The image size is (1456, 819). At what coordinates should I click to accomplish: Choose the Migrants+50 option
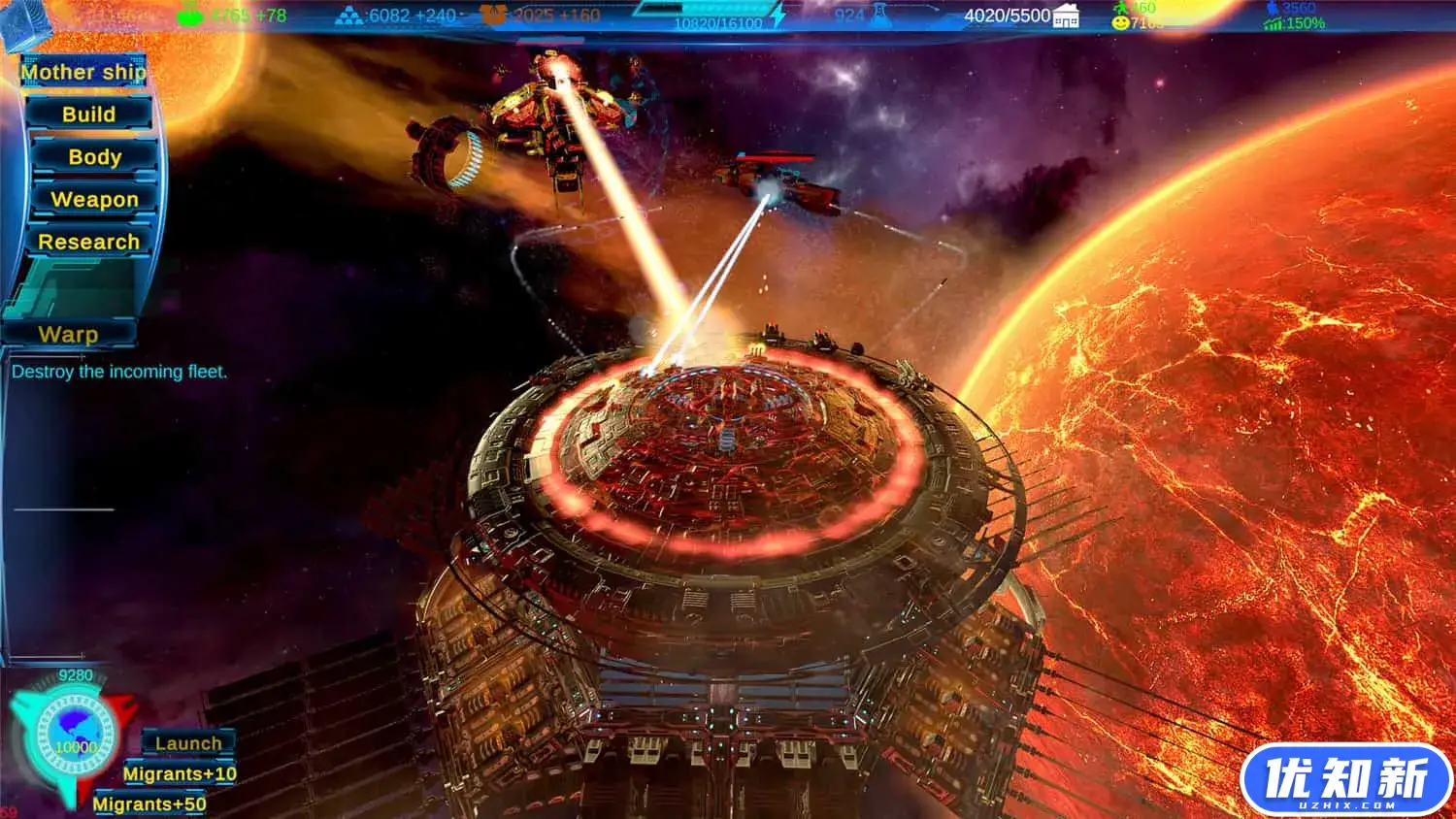pos(149,803)
